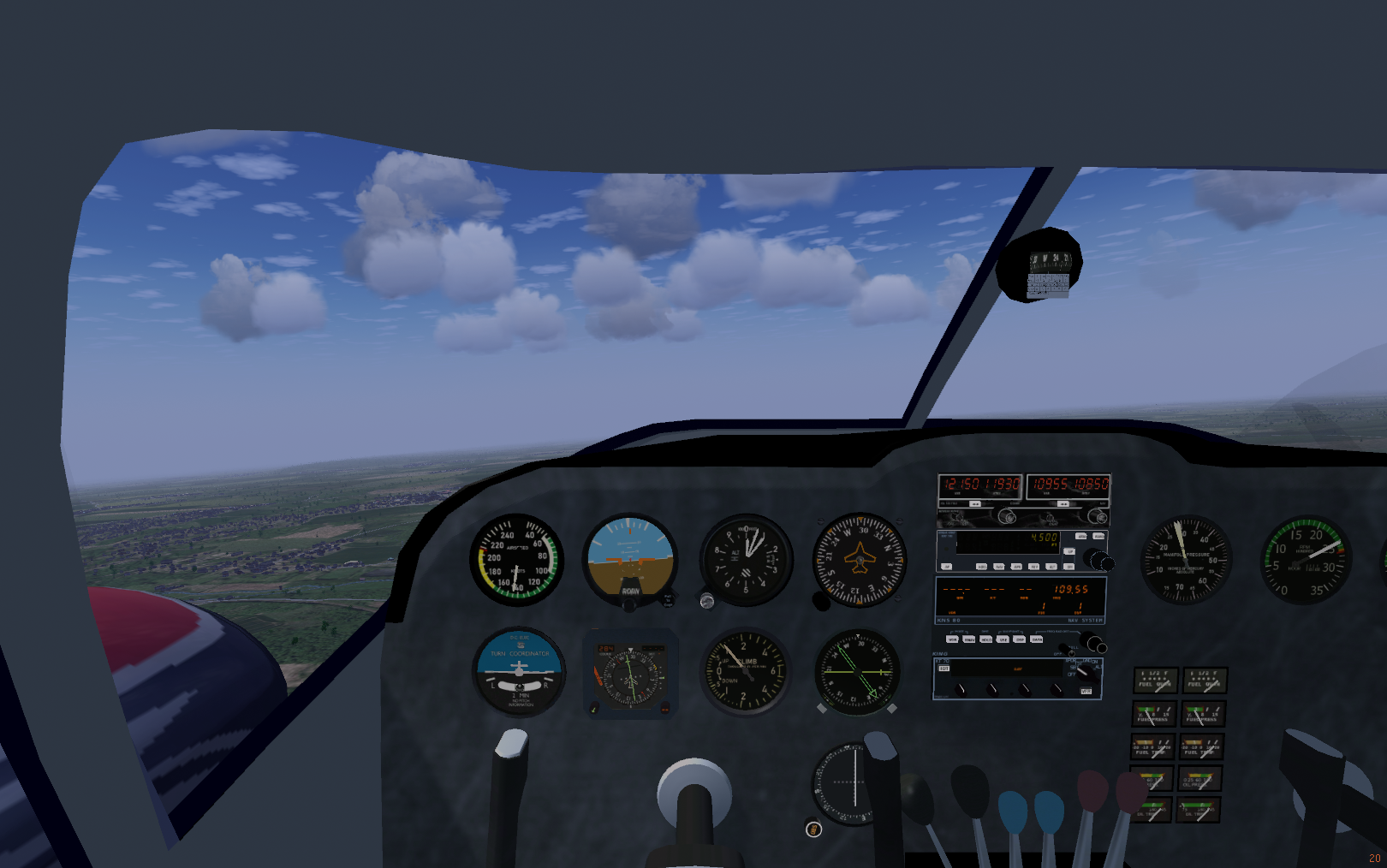This screenshot has height=868, width=1387.
Task: Enable autopilot HDG heading mode
Action: (x=982, y=567)
